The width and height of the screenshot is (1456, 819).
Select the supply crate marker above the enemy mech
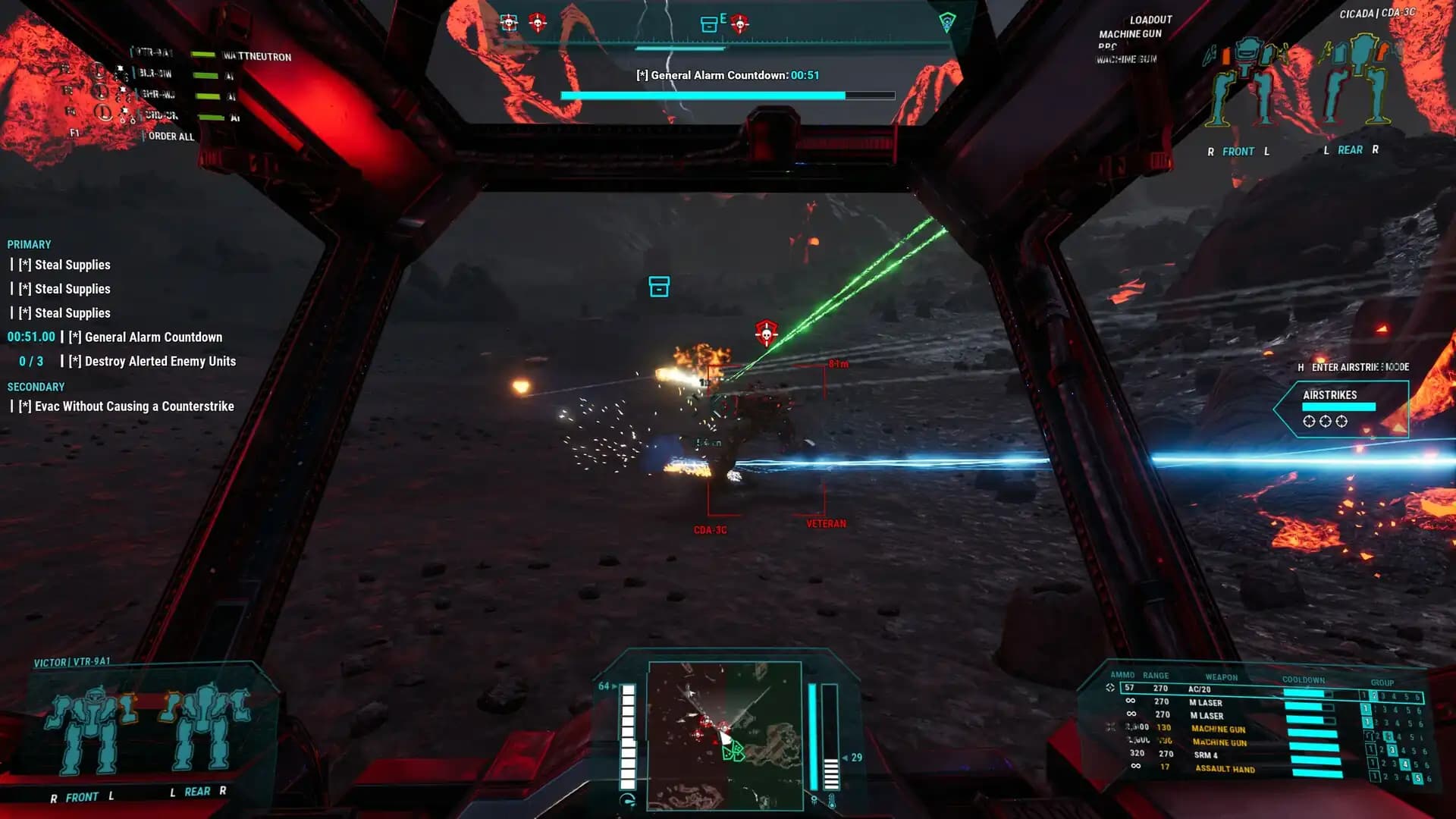659,287
